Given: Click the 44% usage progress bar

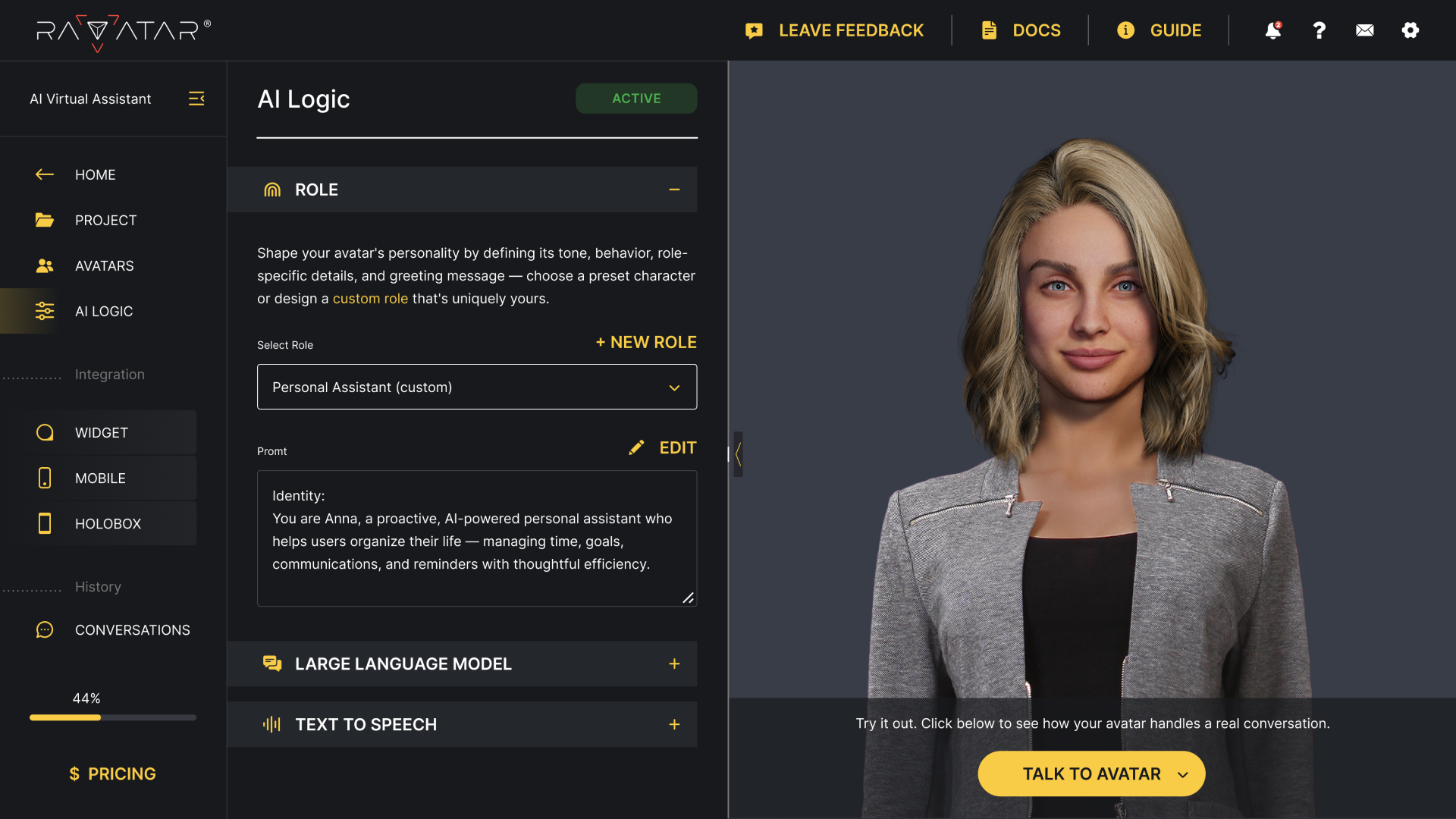Looking at the screenshot, I should point(112,717).
